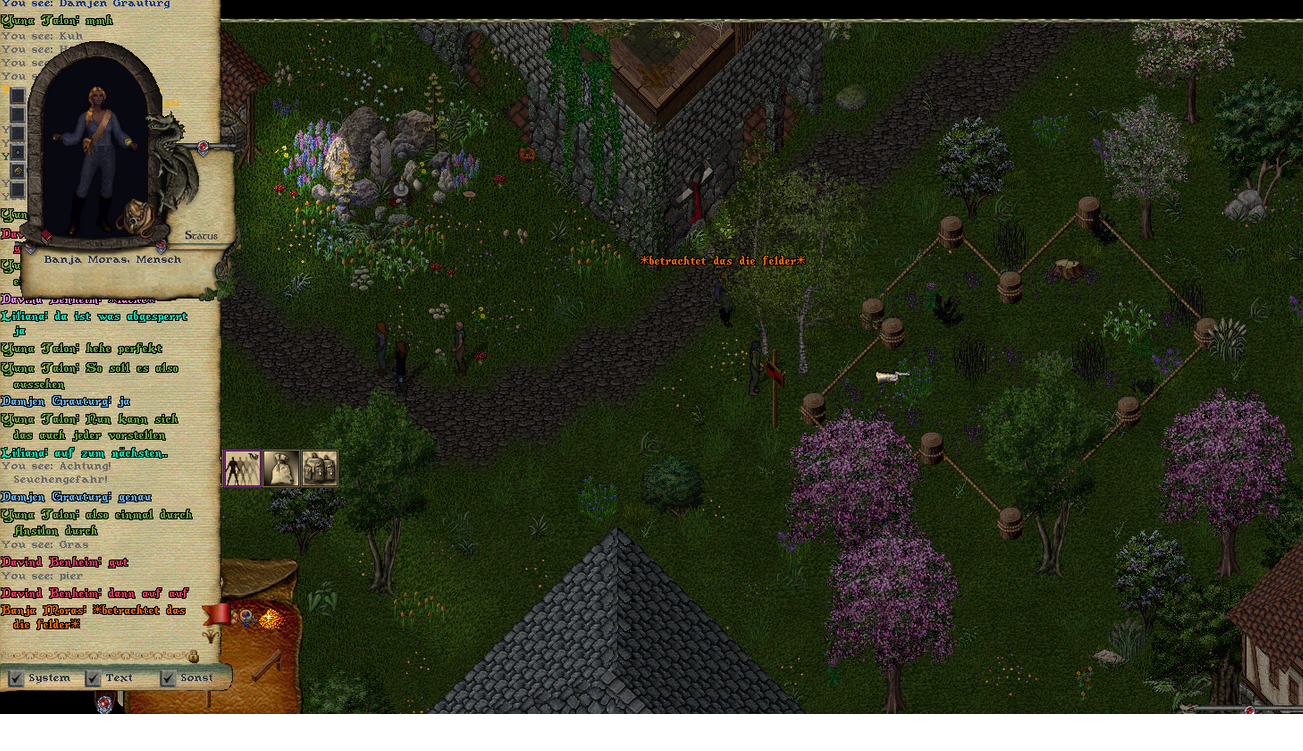Click the red gem below the chat filters

[x=107, y=701]
